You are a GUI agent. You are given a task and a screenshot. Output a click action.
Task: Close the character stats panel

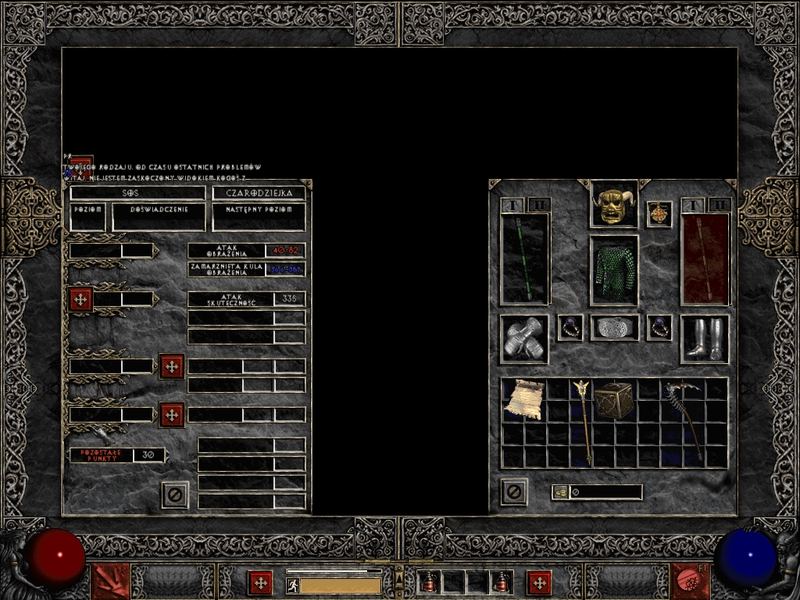pos(175,494)
